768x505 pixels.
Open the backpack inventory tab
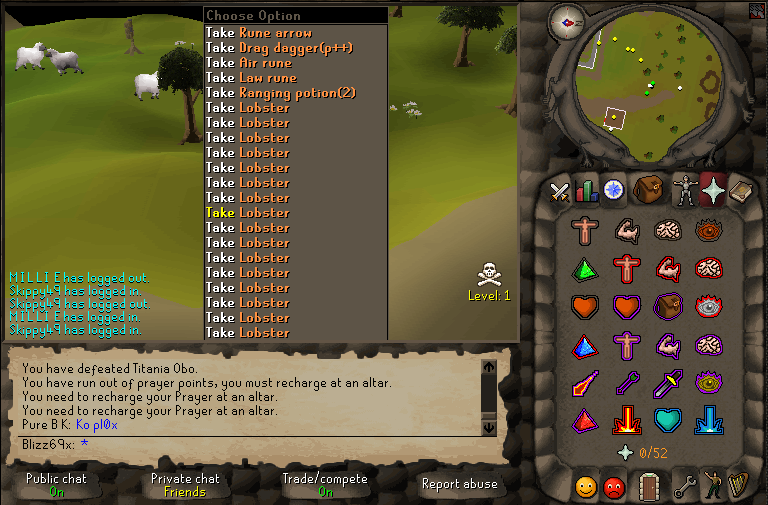[x=647, y=190]
